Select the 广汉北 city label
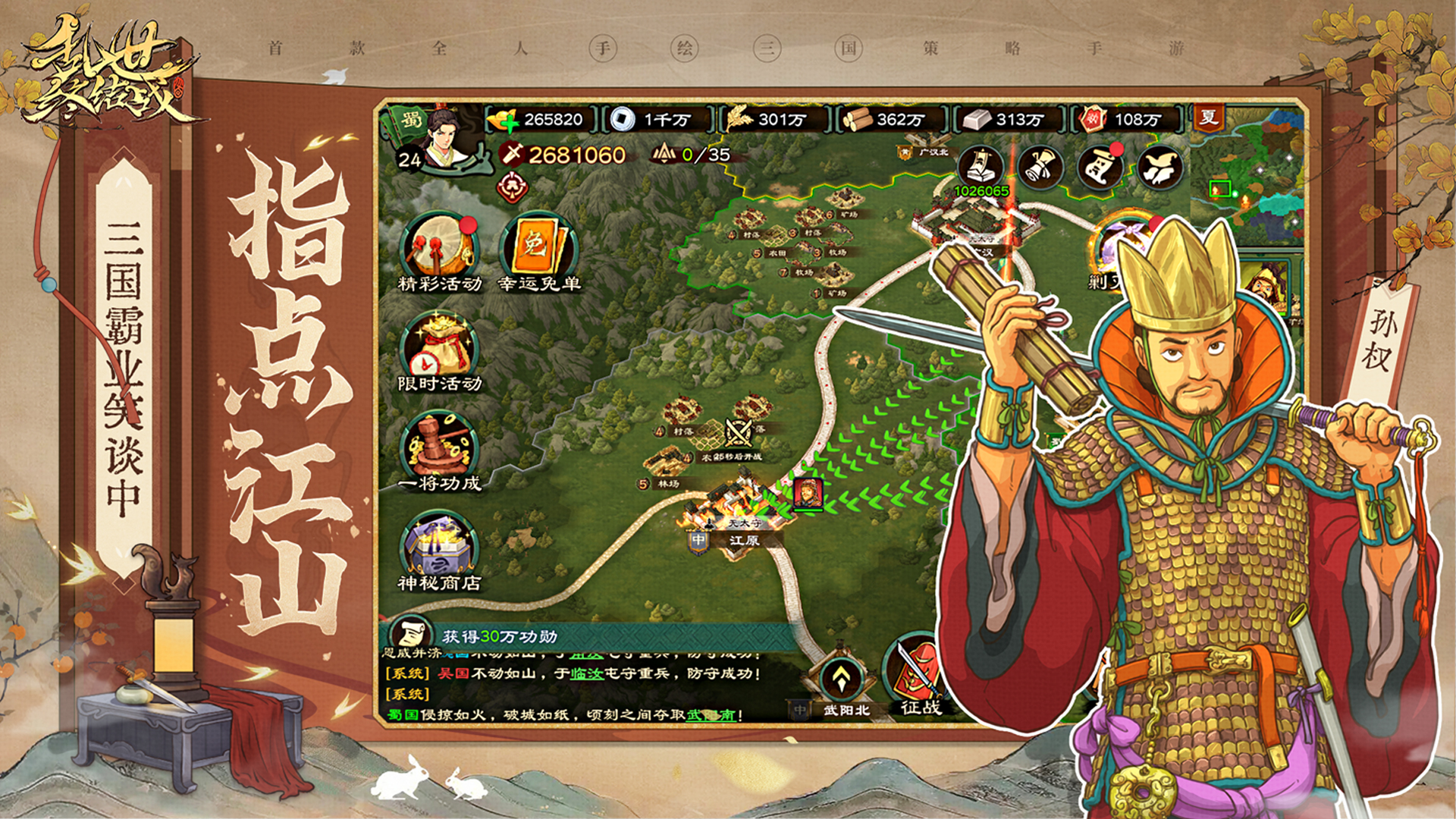The width and height of the screenshot is (1456, 819). [x=933, y=152]
